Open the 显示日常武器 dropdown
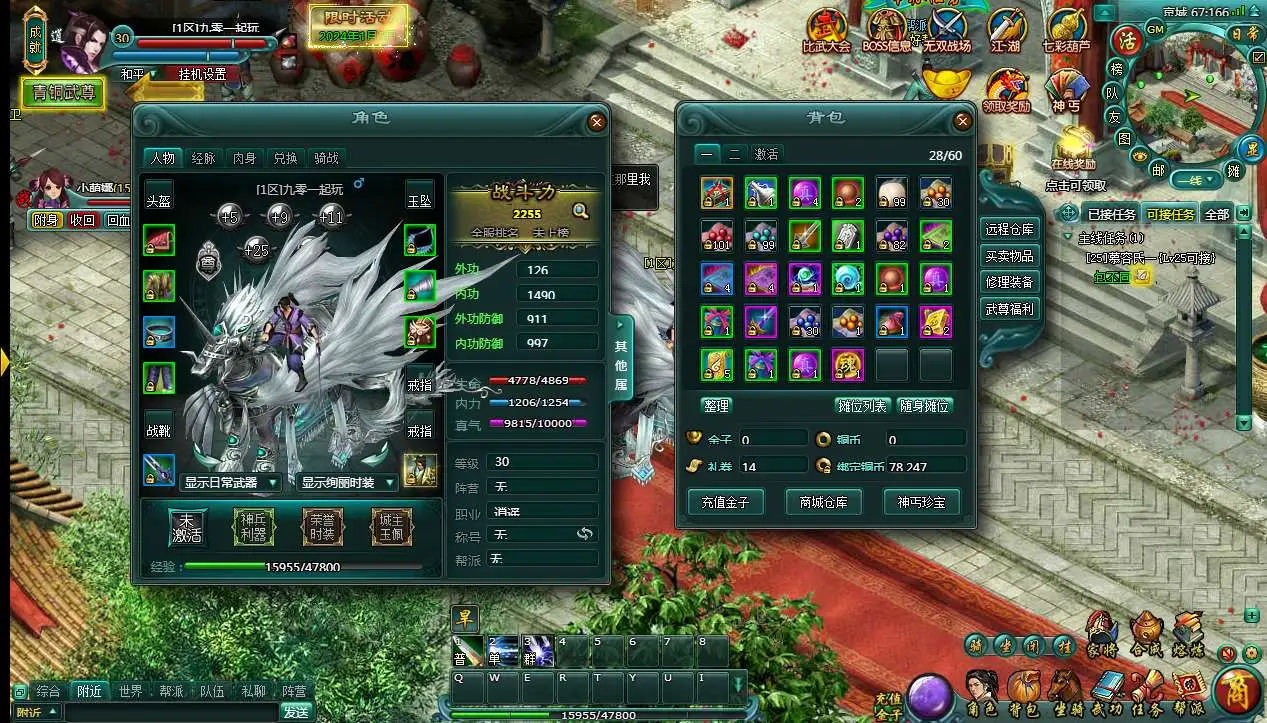1267x723 pixels. (x=231, y=483)
